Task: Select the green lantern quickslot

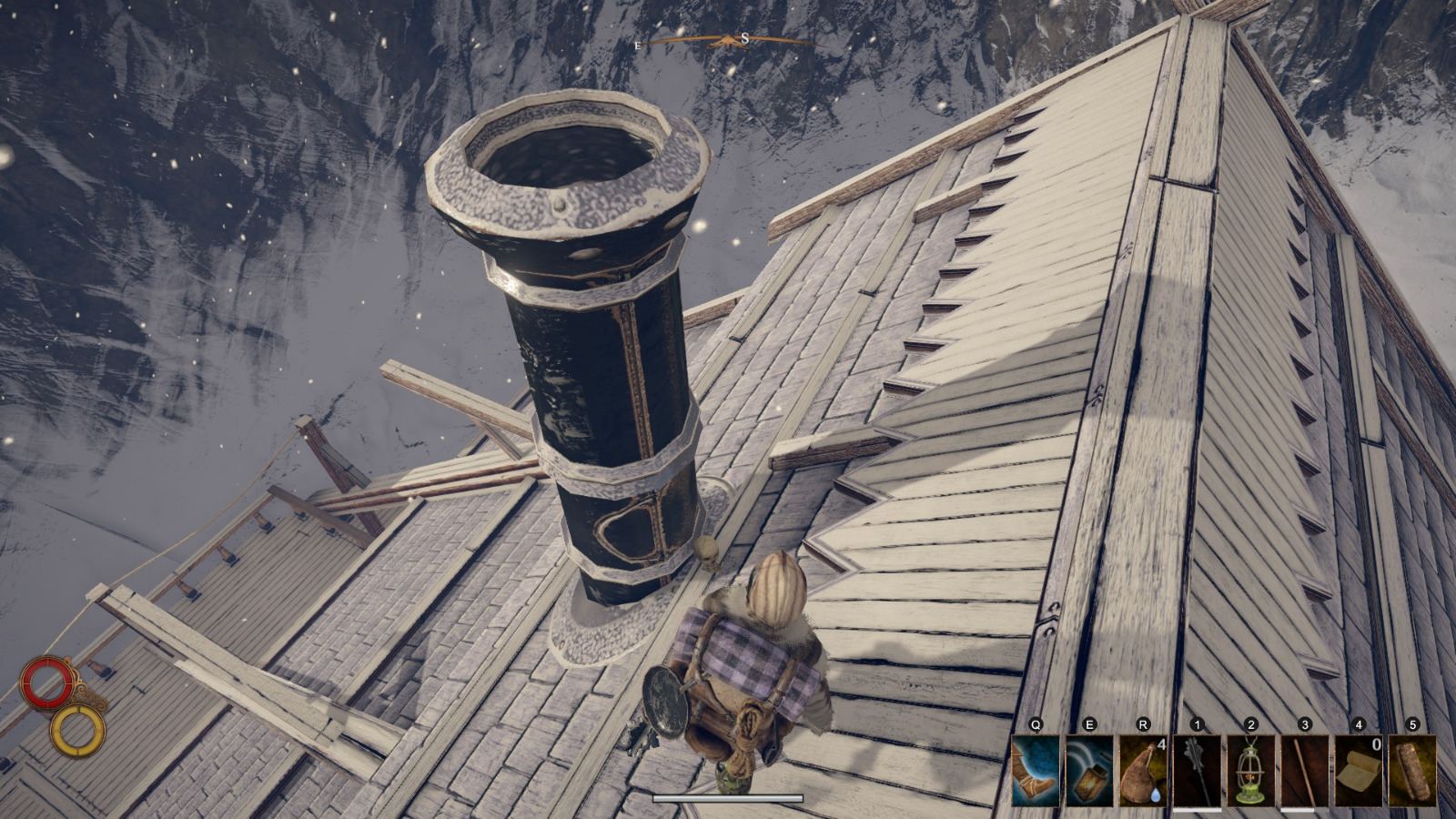Action: (1250, 770)
